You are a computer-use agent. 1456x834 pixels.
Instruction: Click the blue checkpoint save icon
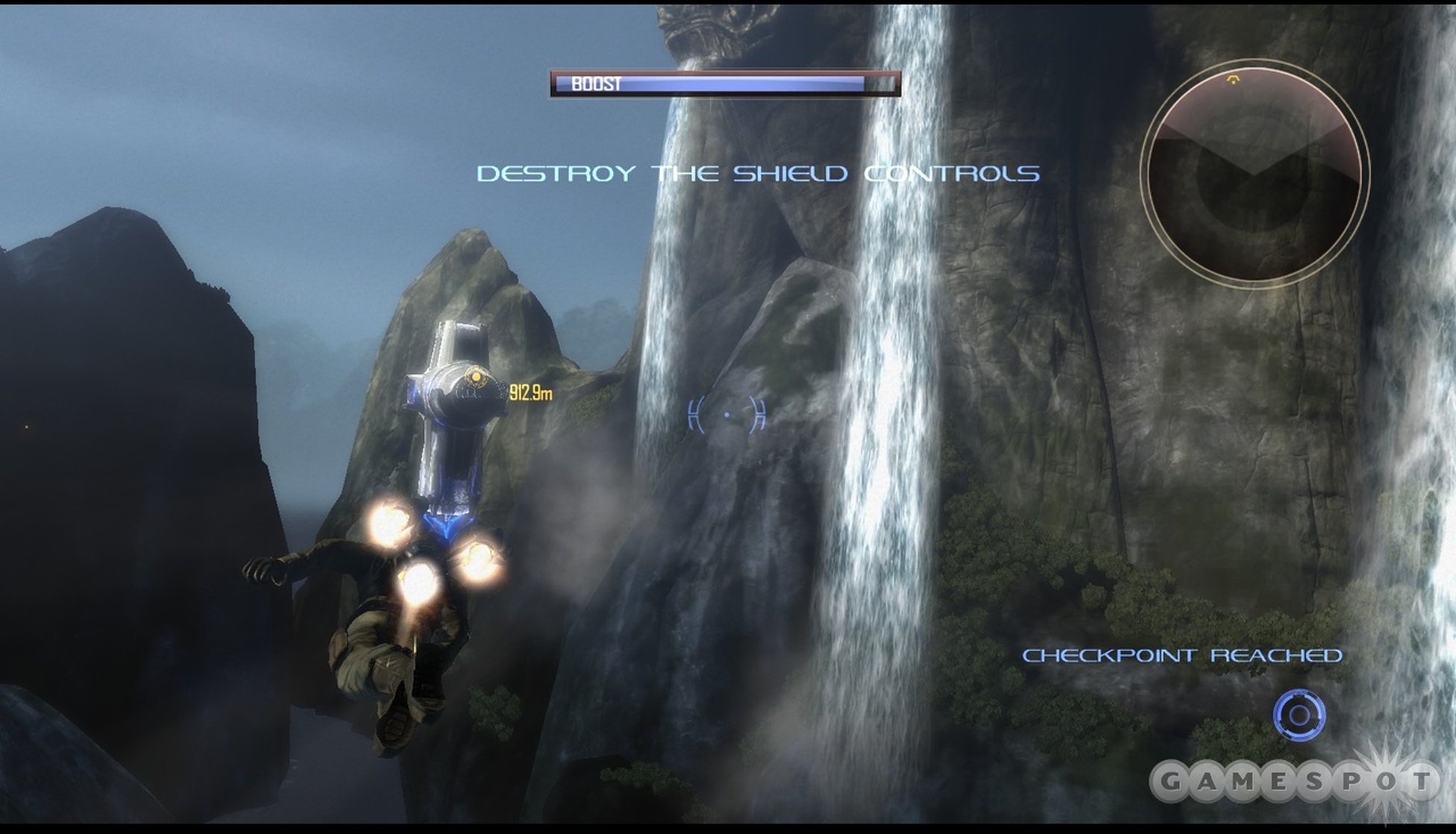coord(1299,715)
